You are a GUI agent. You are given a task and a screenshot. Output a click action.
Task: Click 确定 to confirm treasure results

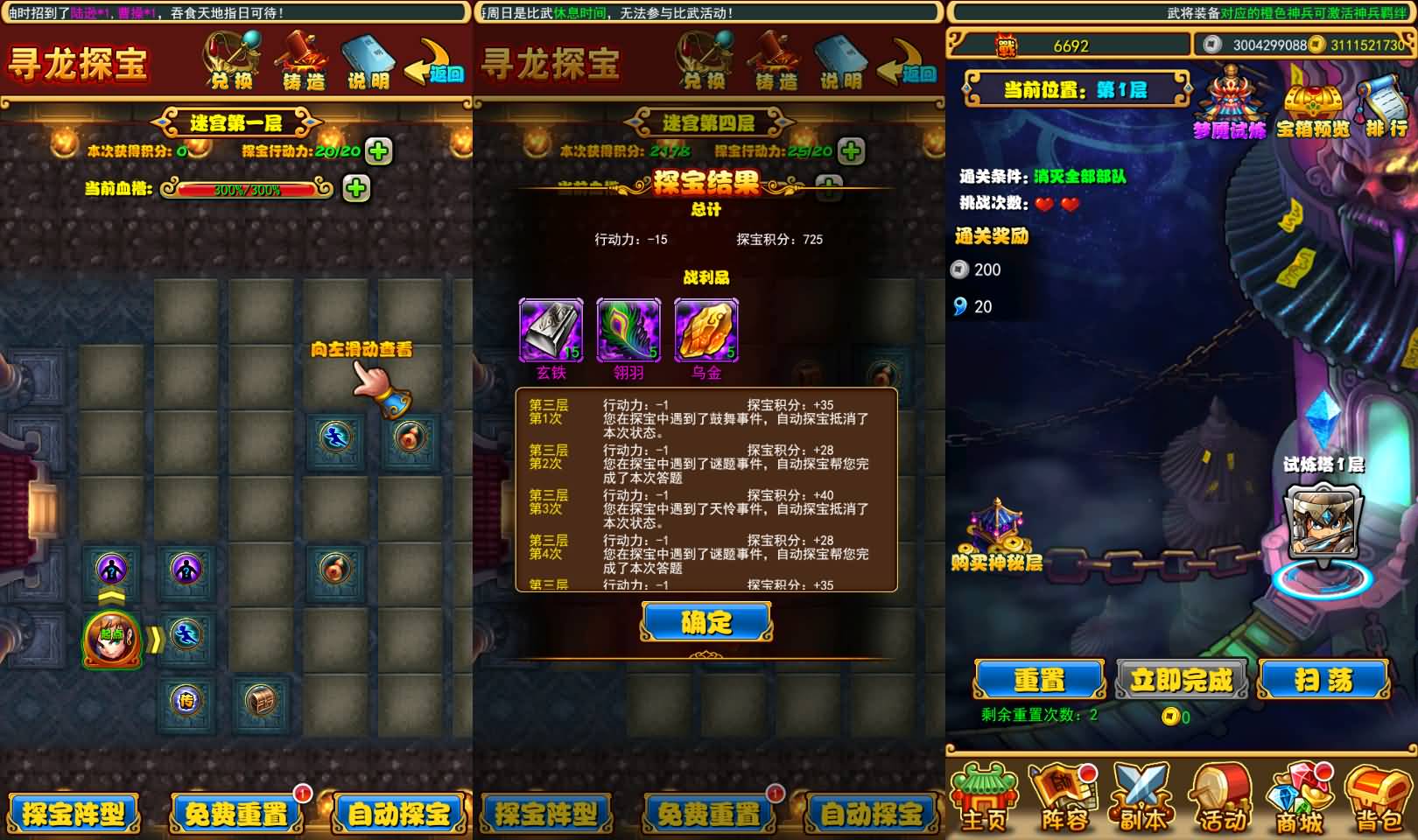(x=707, y=622)
